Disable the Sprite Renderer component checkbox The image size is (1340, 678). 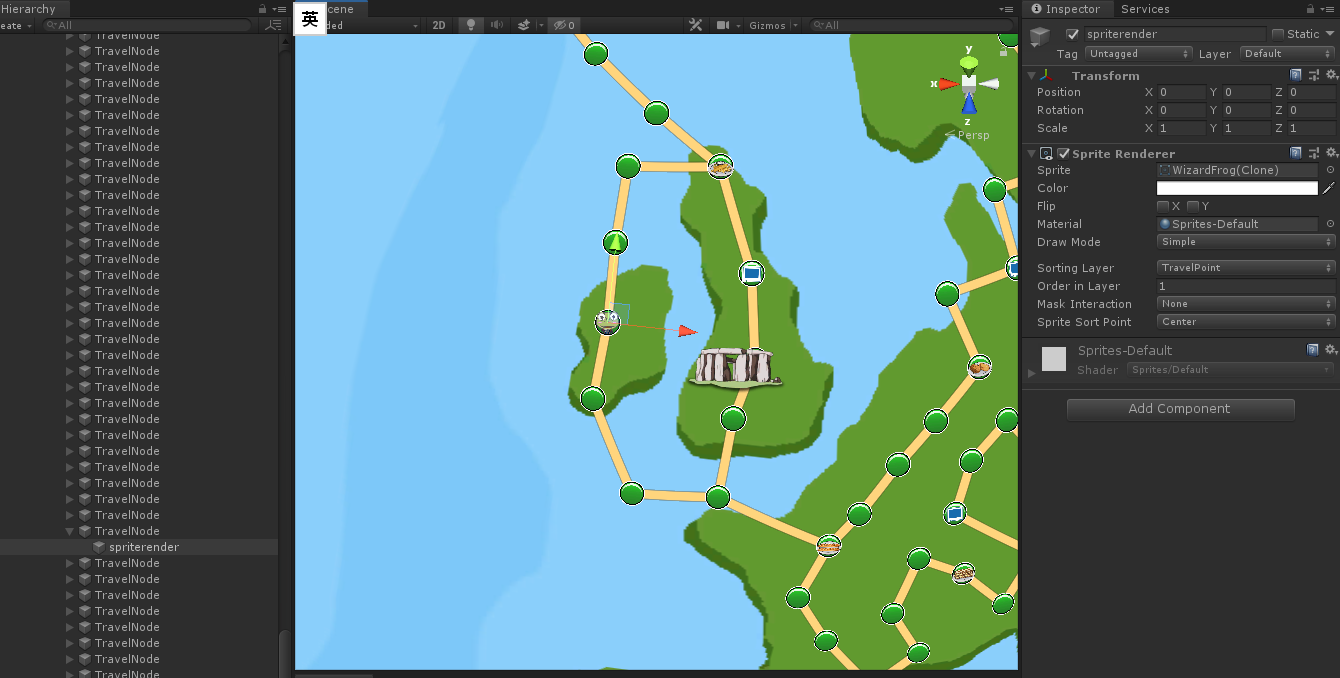[1063, 154]
